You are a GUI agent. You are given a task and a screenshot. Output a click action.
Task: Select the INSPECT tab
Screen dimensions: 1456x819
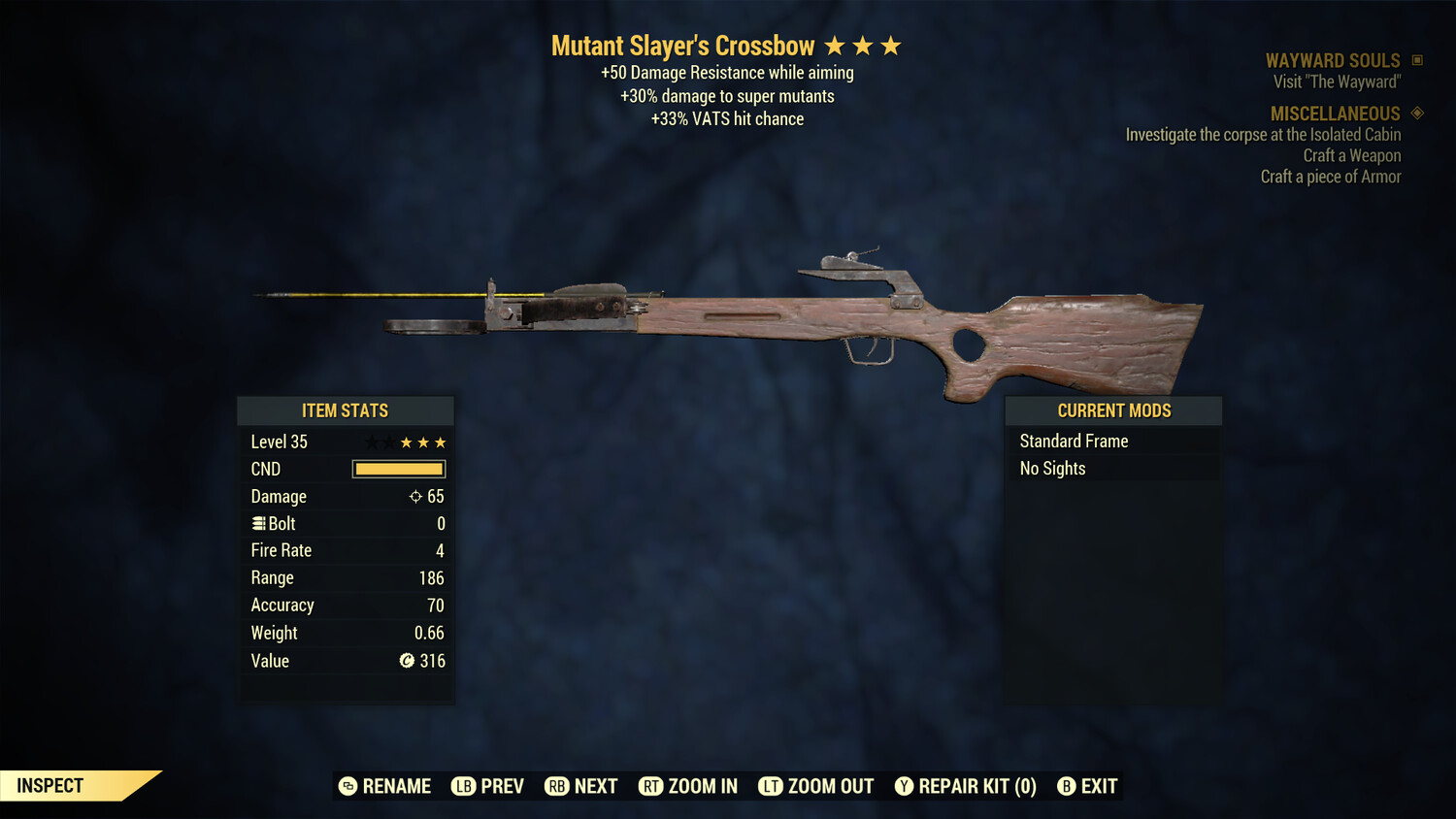tap(49, 785)
